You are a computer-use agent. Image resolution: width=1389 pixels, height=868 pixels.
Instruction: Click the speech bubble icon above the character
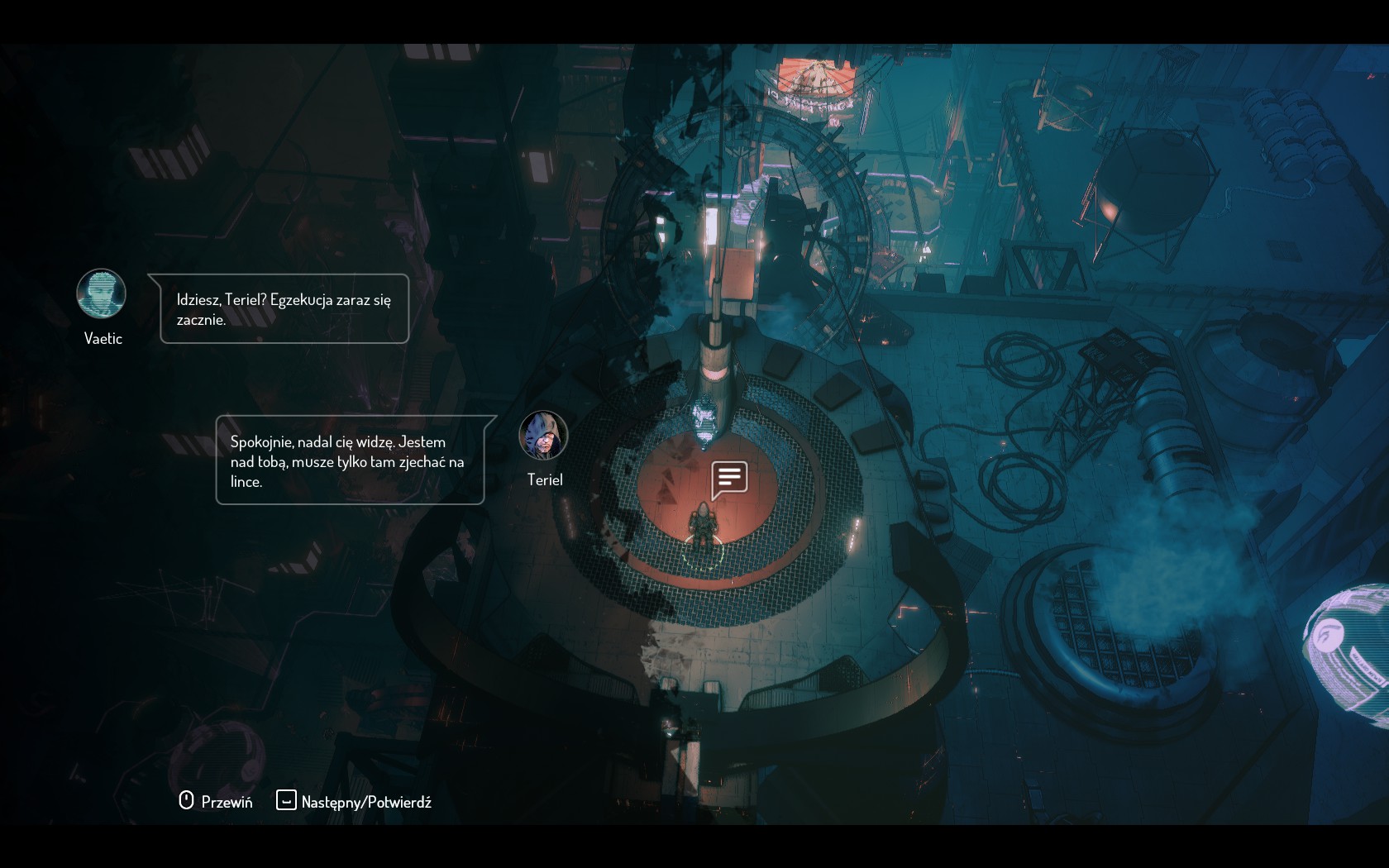pos(729,479)
